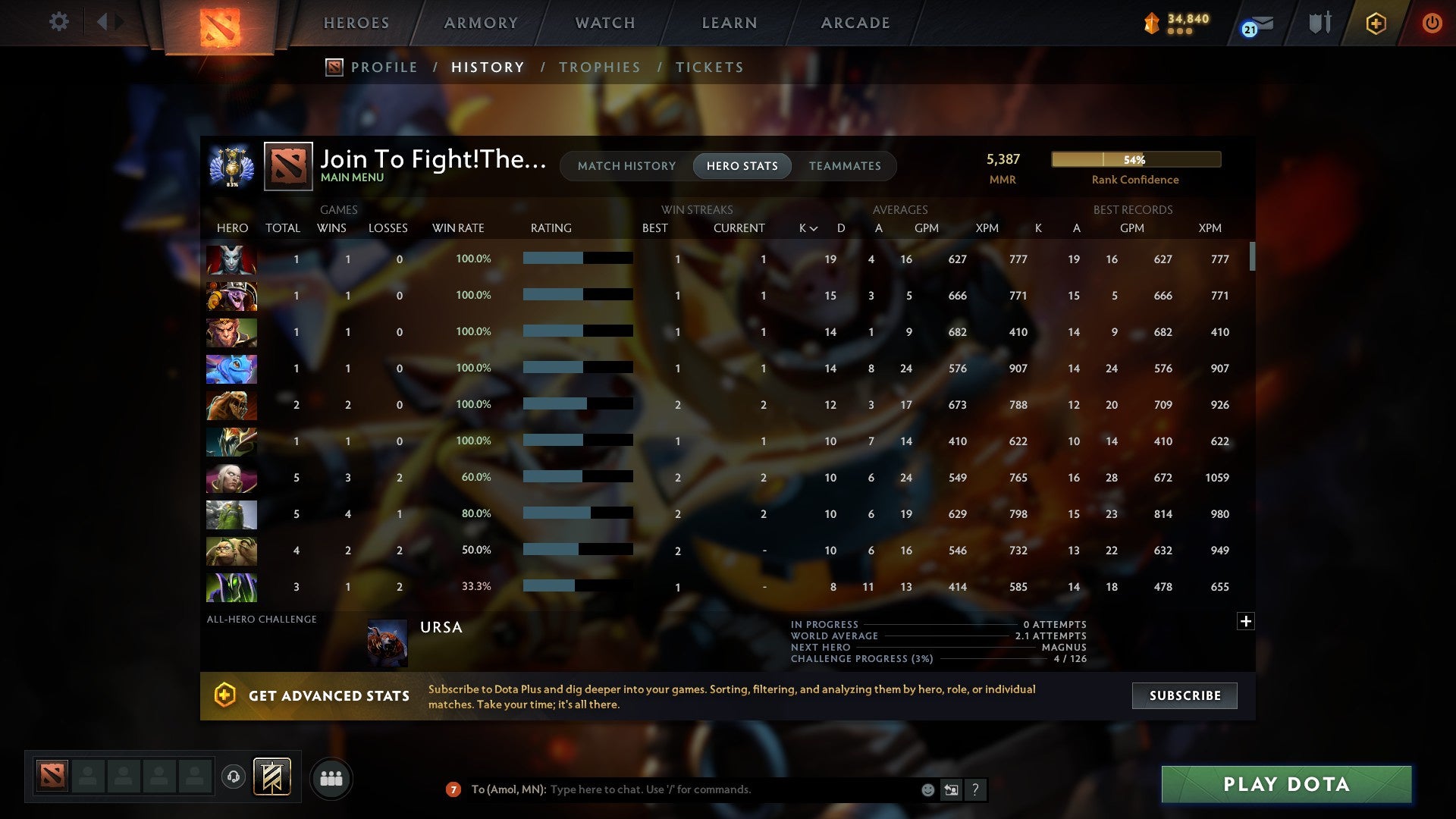Click the power exit icon

tap(1432, 23)
